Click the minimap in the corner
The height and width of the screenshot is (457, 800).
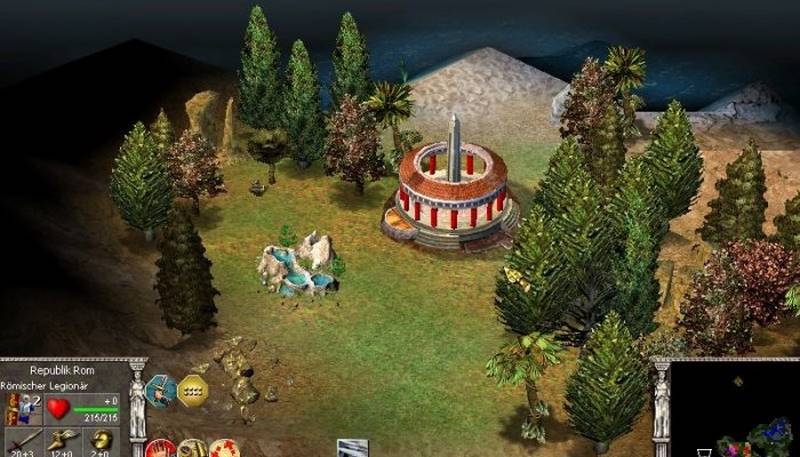click(x=735, y=412)
